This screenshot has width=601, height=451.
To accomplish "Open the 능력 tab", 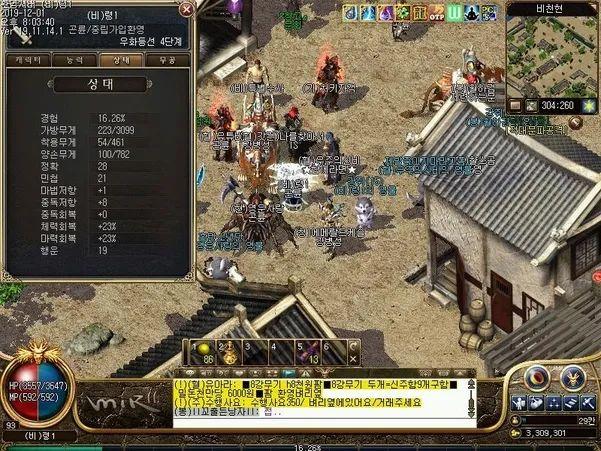I will tap(74, 60).
